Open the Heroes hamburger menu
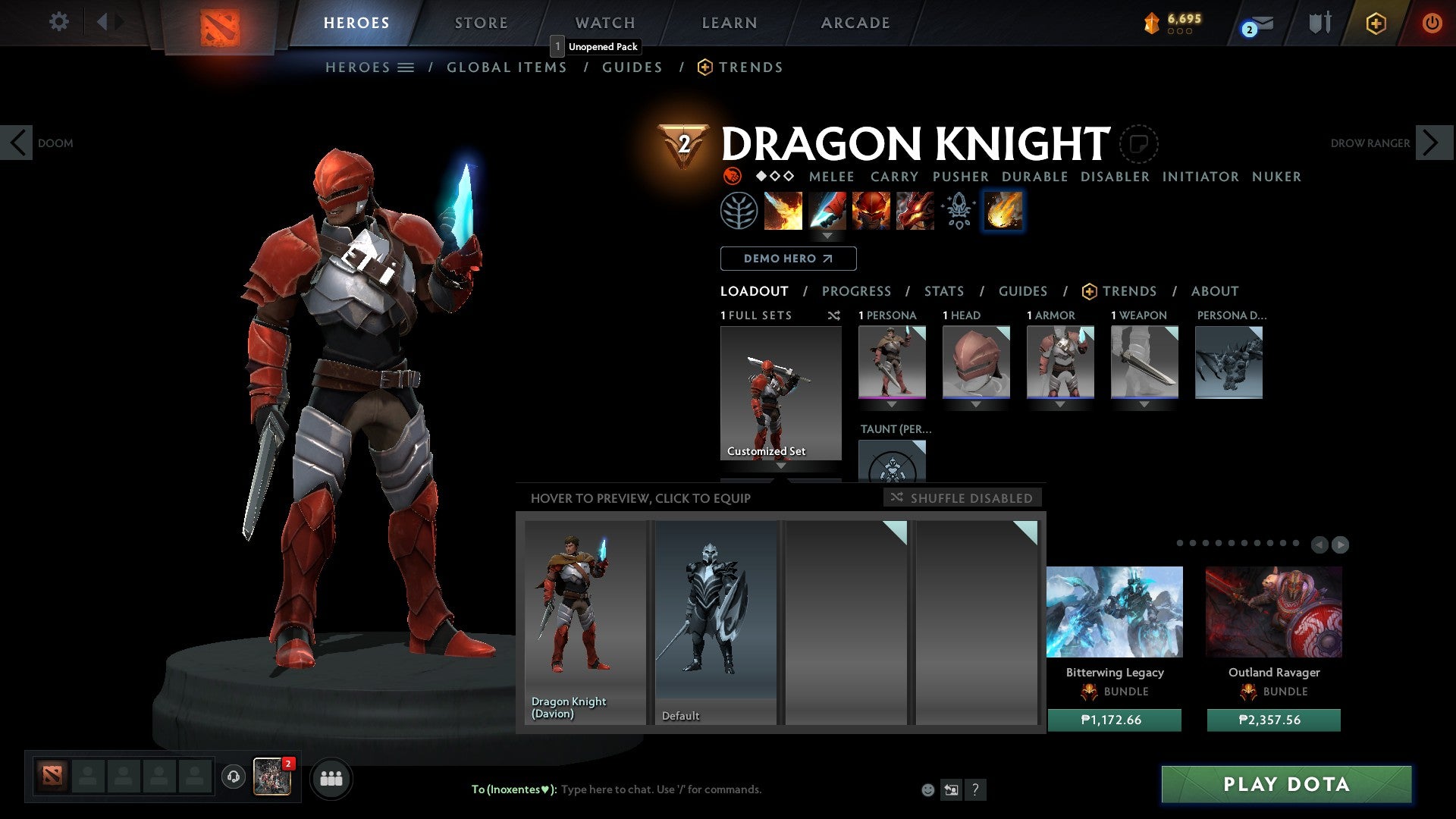The image size is (1456, 819). coord(405,67)
